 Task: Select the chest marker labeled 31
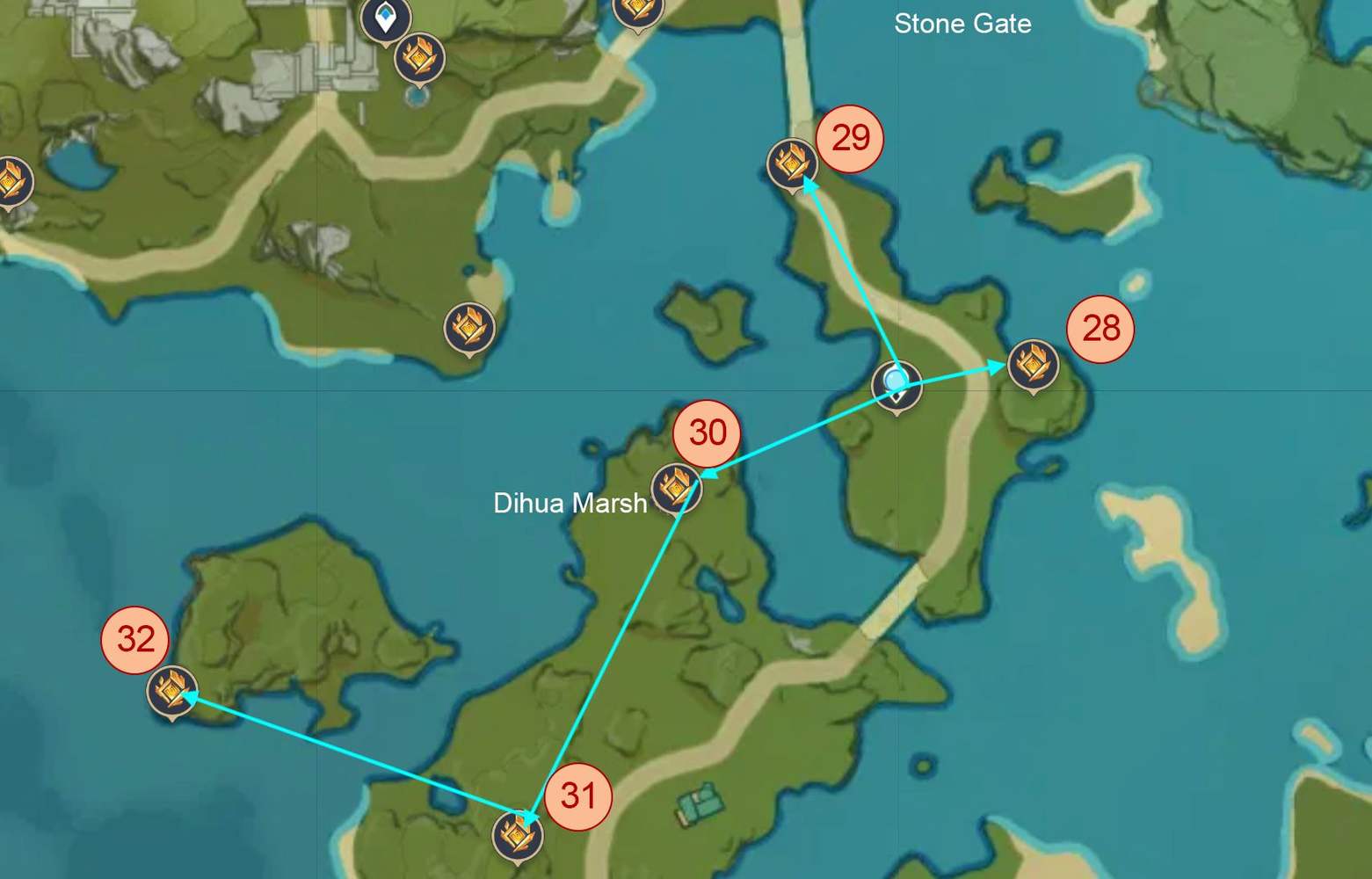pyautogui.click(x=519, y=837)
